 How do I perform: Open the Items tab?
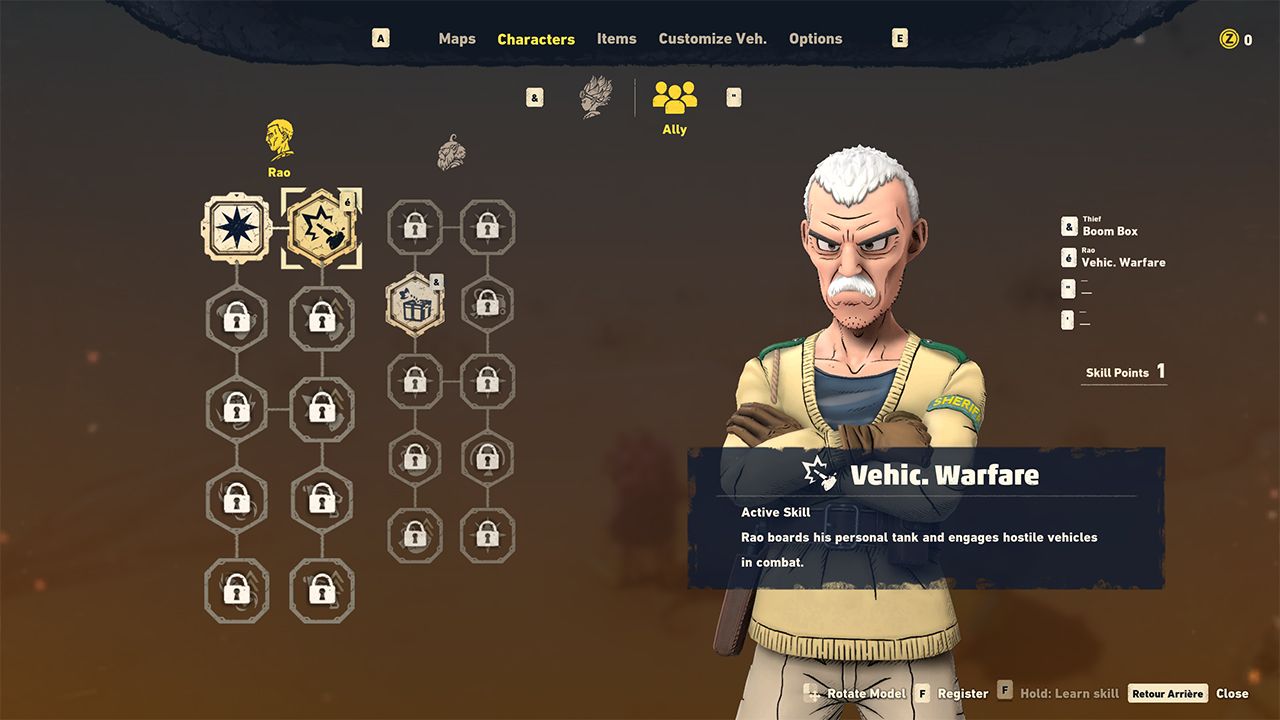click(x=616, y=39)
